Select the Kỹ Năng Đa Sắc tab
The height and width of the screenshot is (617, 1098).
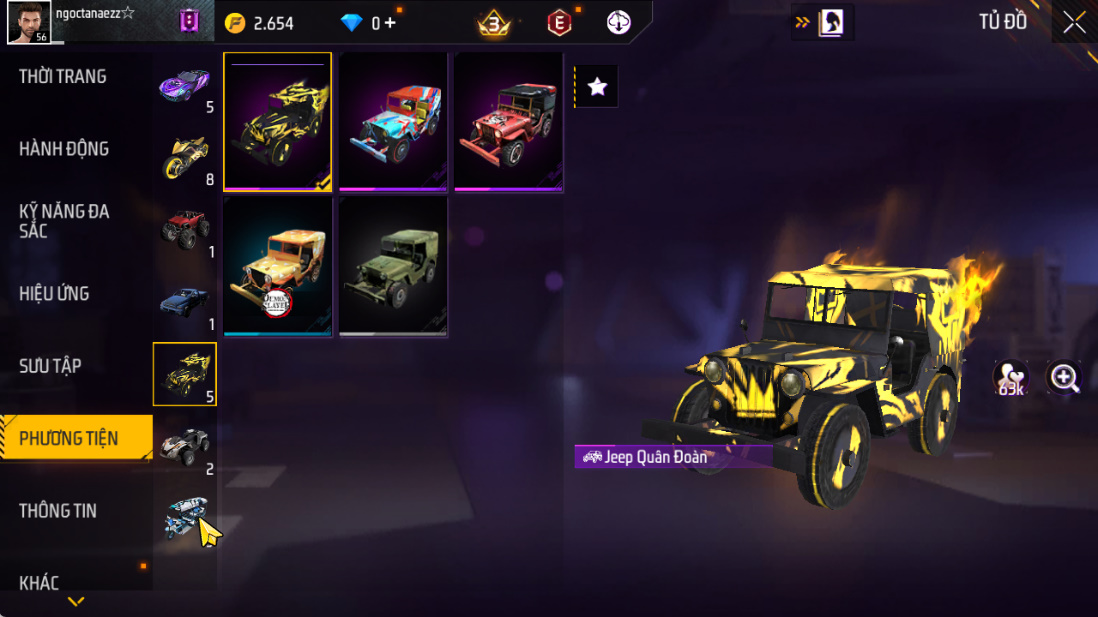(64, 221)
